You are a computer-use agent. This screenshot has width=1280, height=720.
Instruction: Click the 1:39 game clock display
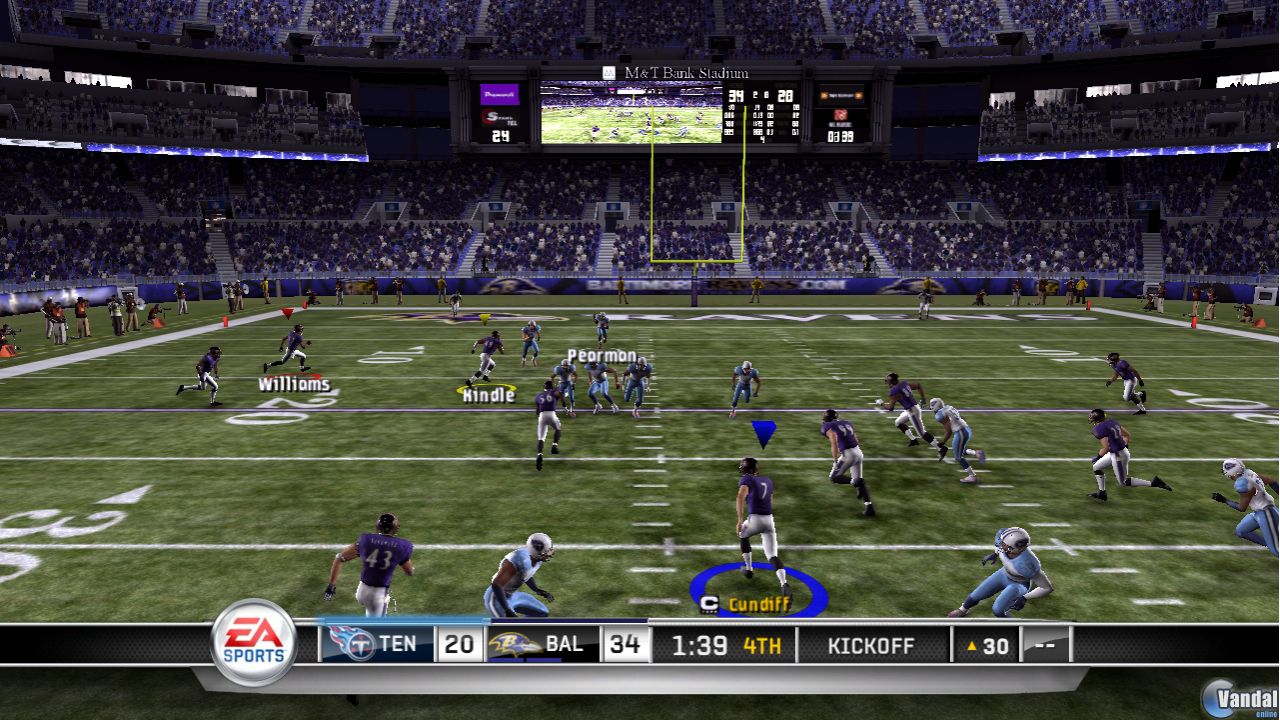click(x=702, y=645)
